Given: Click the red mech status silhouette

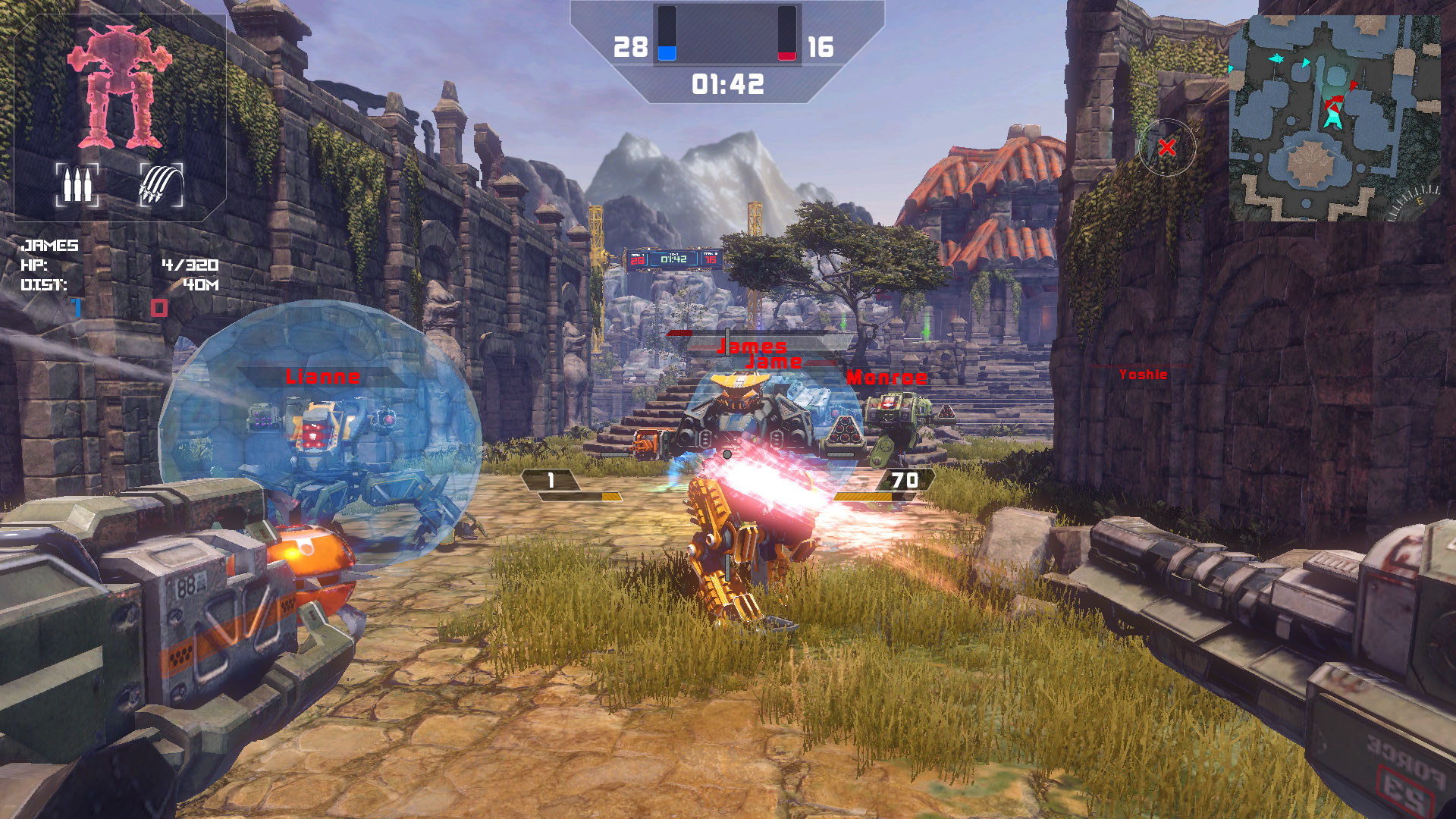Looking at the screenshot, I should click(x=119, y=86).
